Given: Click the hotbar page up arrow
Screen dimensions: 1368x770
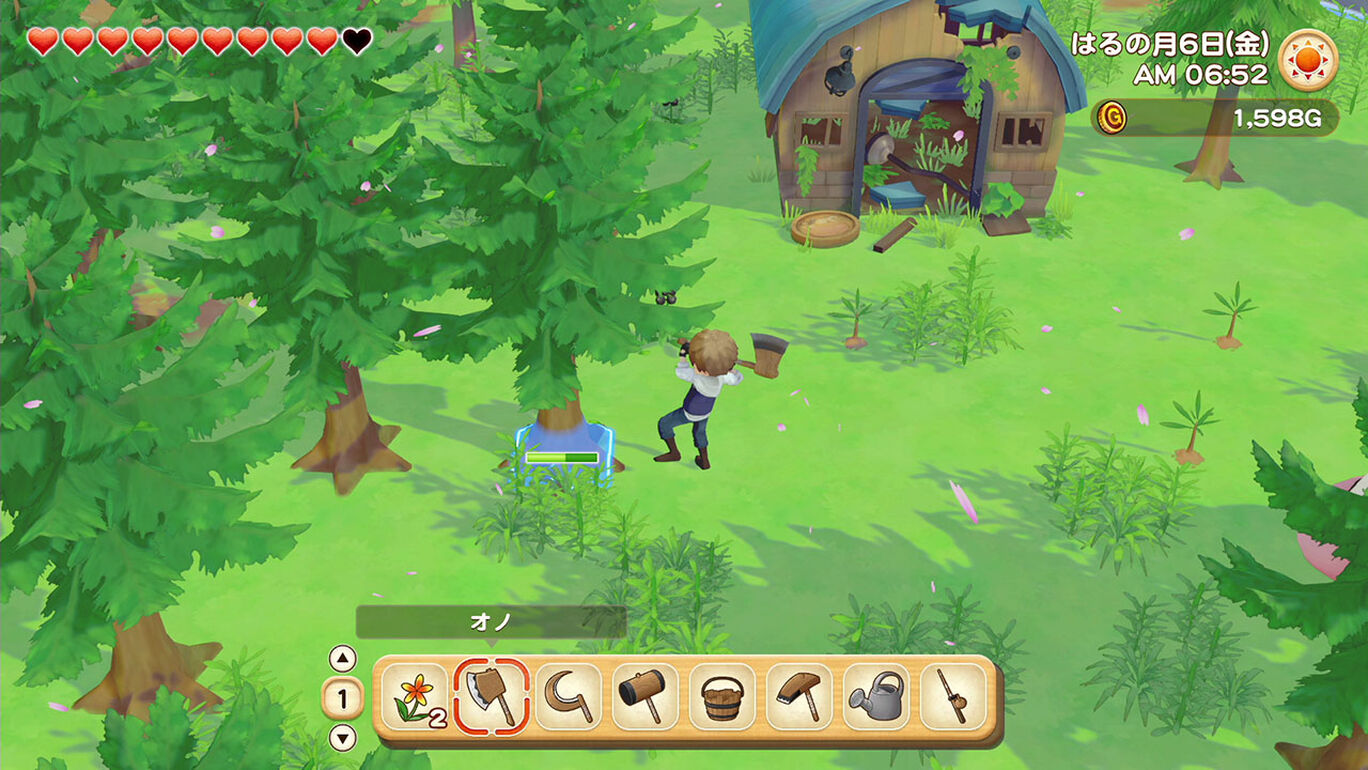Looking at the screenshot, I should pyautogui.click(x=343, y=658).
